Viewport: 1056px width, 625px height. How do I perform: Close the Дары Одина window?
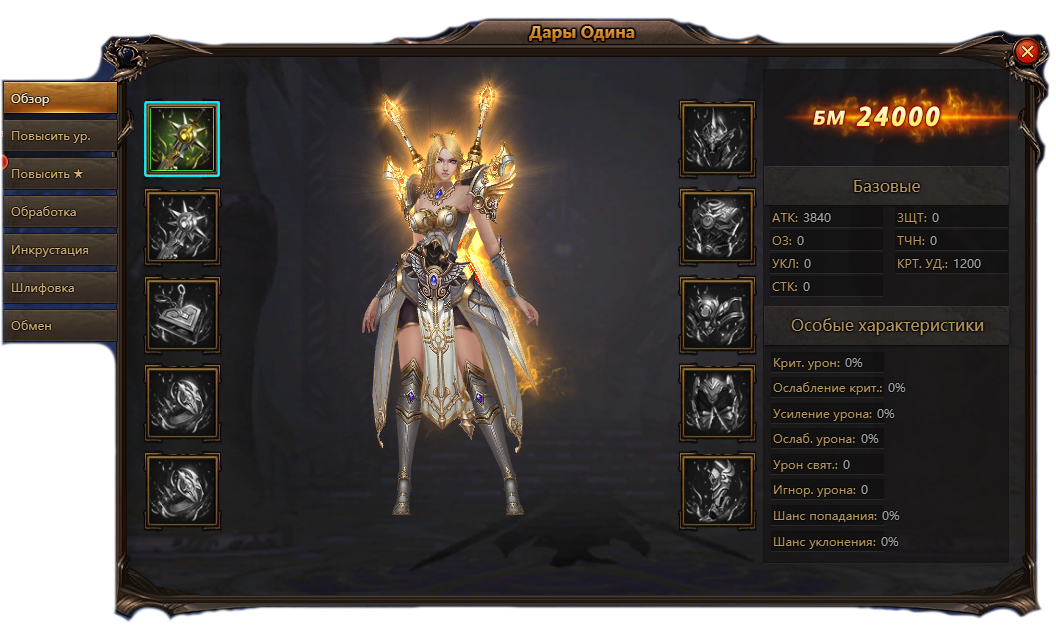click(x=1026, y=51)
